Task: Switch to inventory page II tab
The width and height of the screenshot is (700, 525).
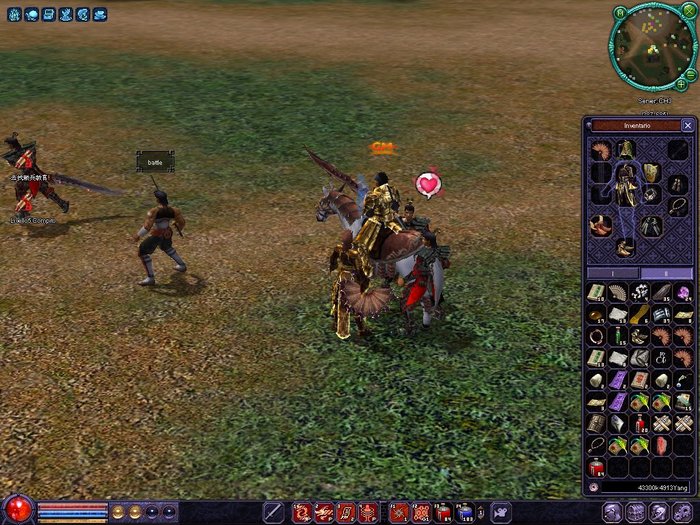Action: (665, 273)
